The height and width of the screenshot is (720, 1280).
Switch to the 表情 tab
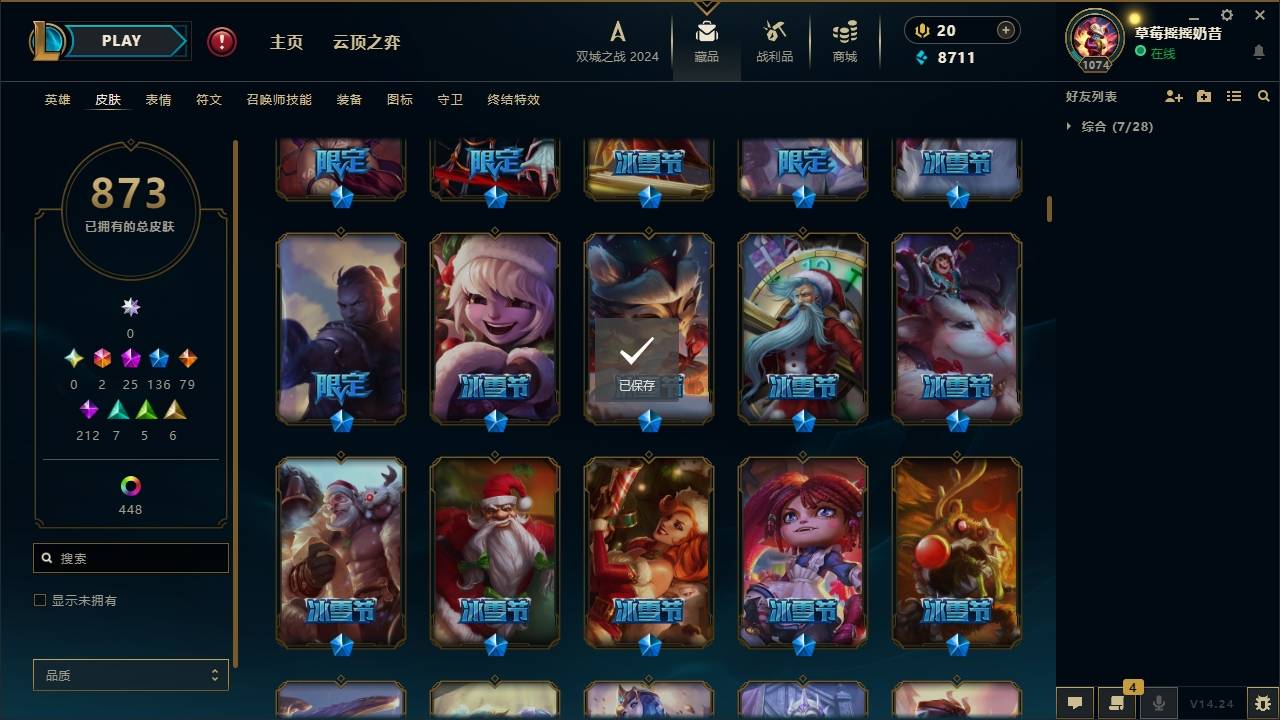(x=158, y=99)
